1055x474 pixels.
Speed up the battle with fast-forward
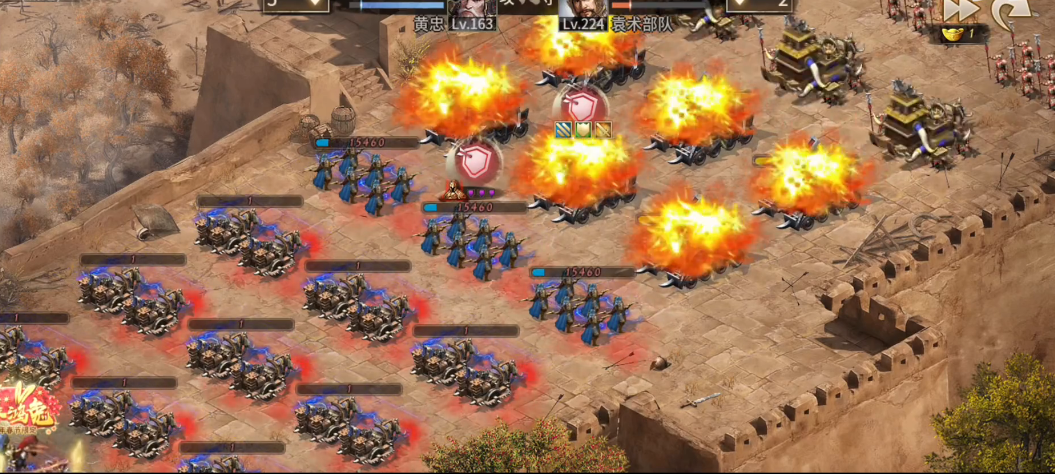click(959, 10)
